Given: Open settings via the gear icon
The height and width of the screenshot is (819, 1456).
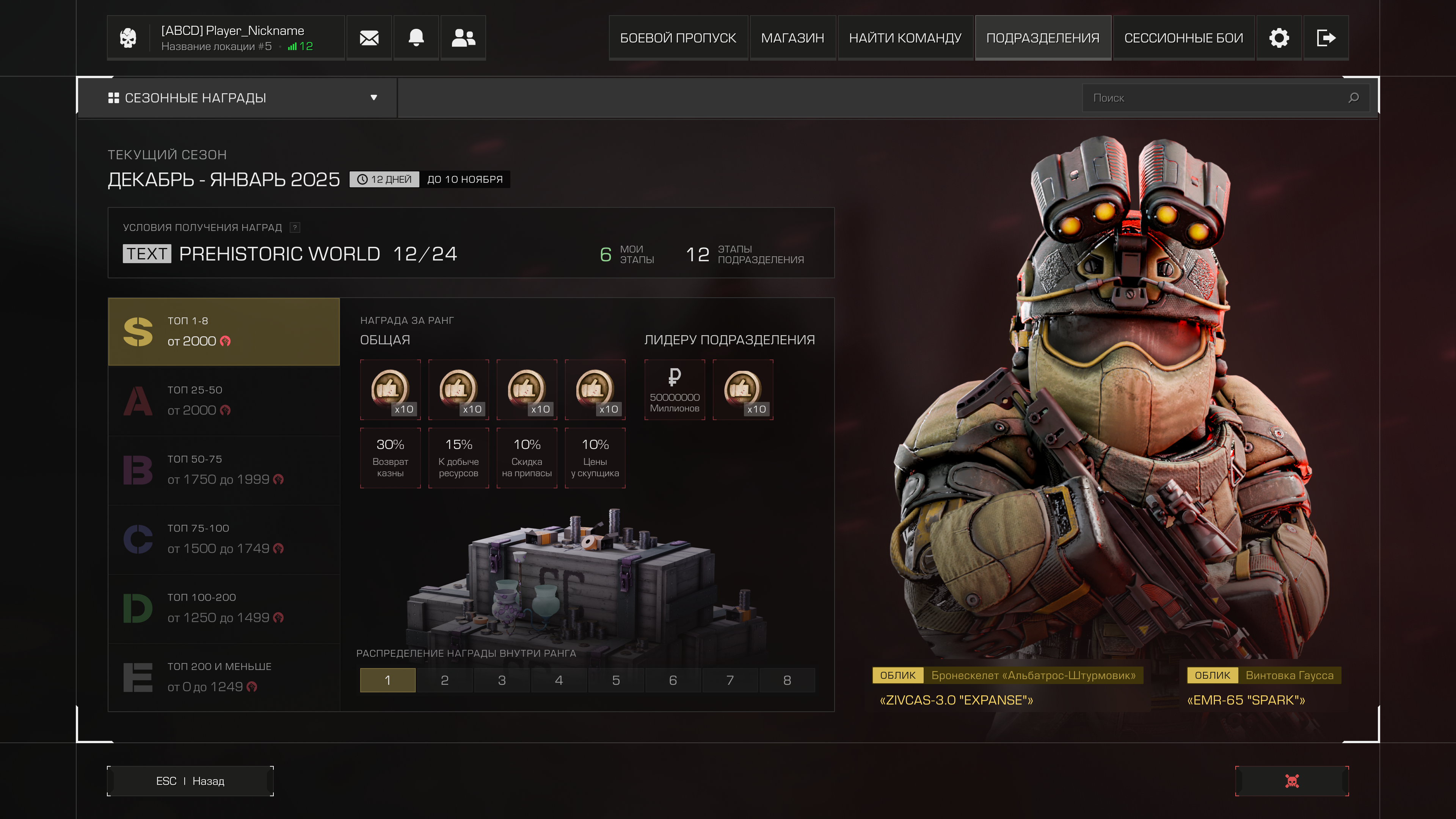Looking at the screenshot, I should [x=1279, y=38].
